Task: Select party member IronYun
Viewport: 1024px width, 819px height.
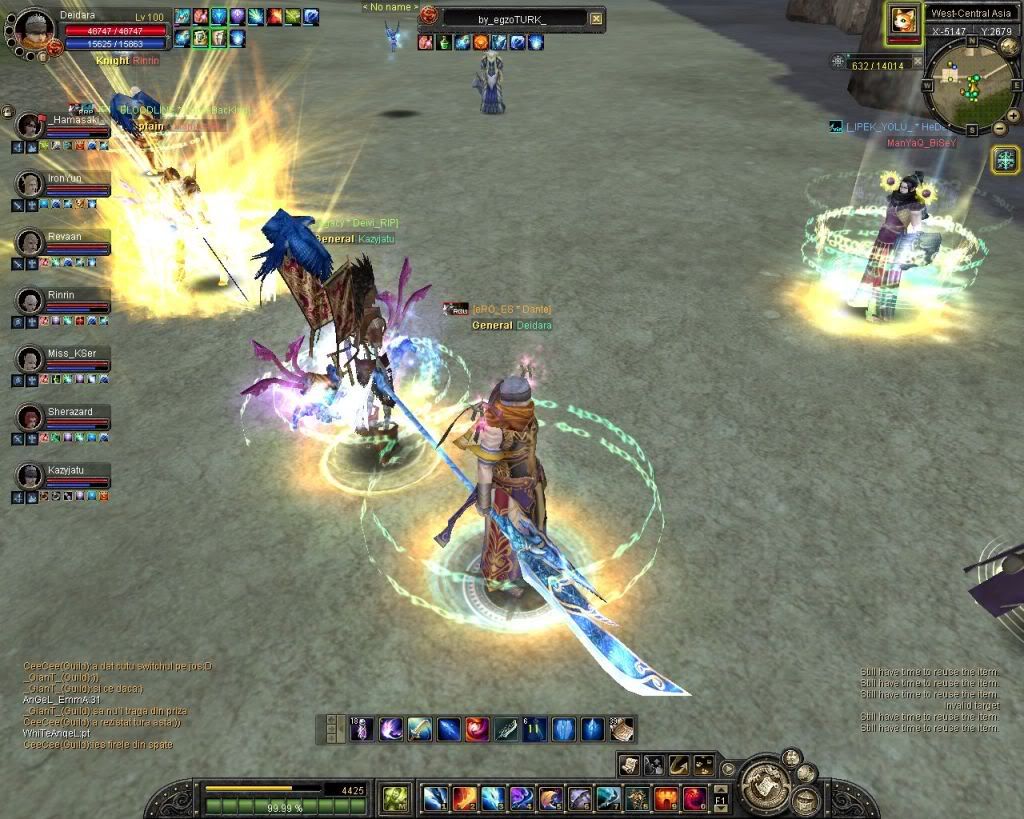Action: (30, 184)
